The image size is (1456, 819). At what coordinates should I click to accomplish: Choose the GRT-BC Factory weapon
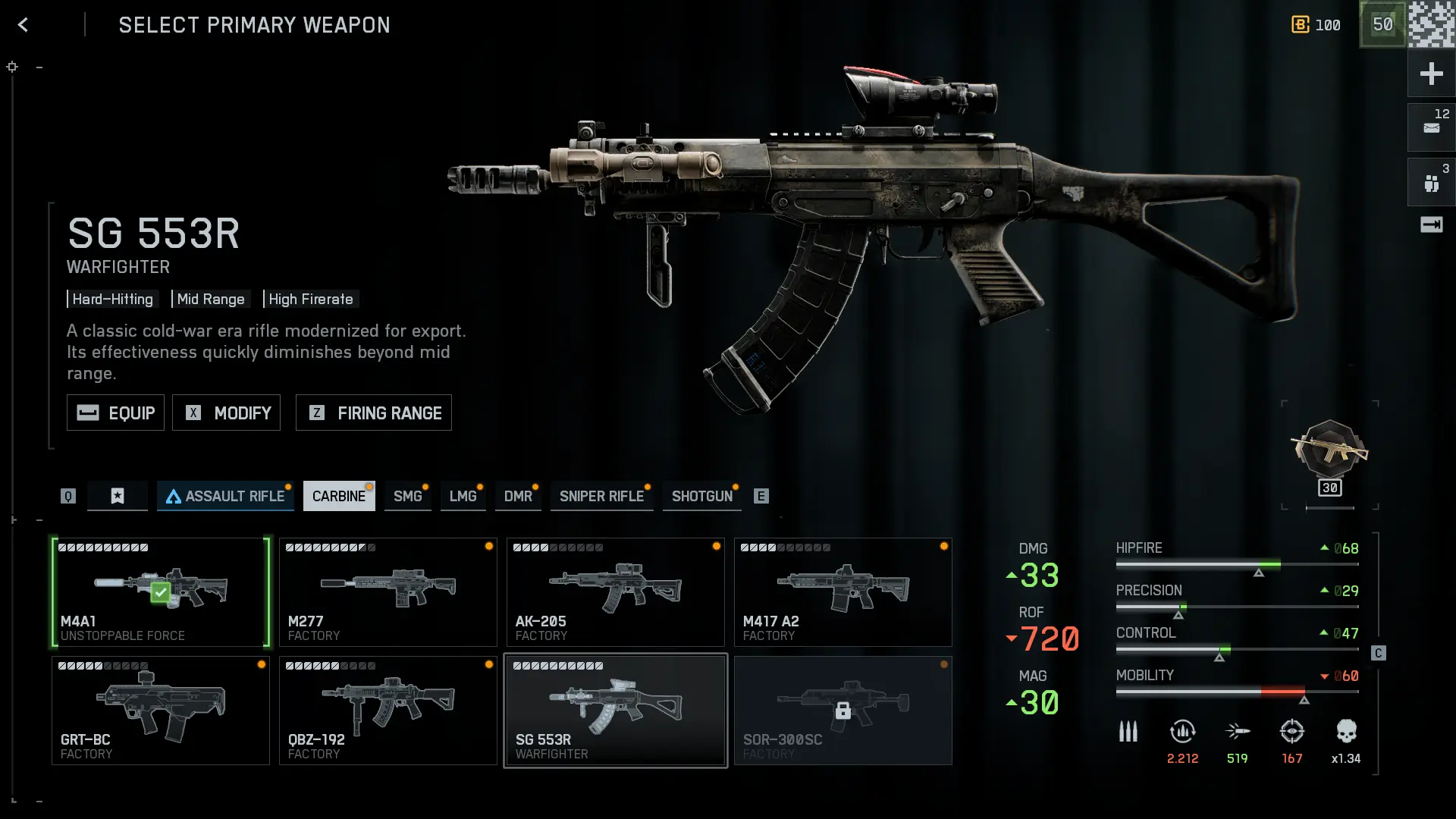160,711
